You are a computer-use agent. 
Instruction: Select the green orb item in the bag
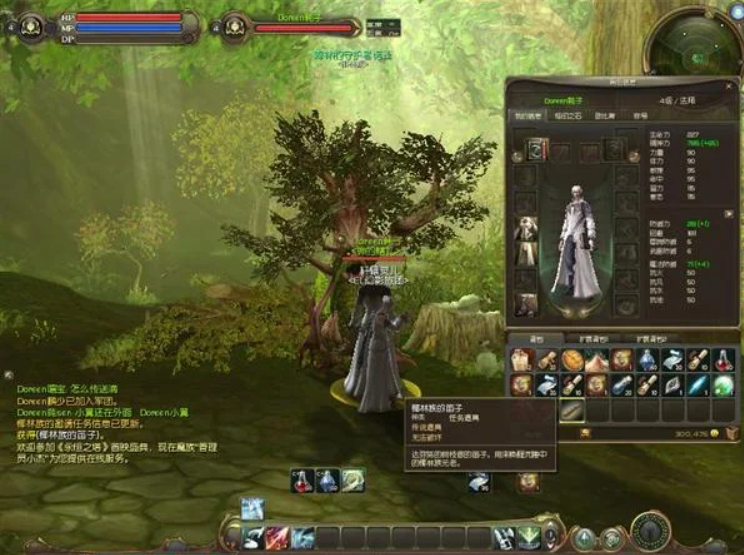click(723, 385)
